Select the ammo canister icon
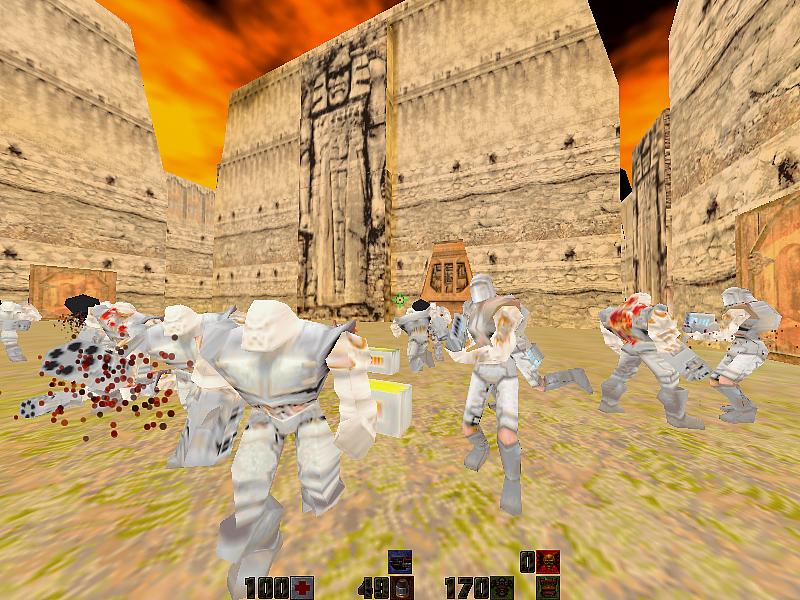Screen dimensions: 800x600 pos(402,587)
